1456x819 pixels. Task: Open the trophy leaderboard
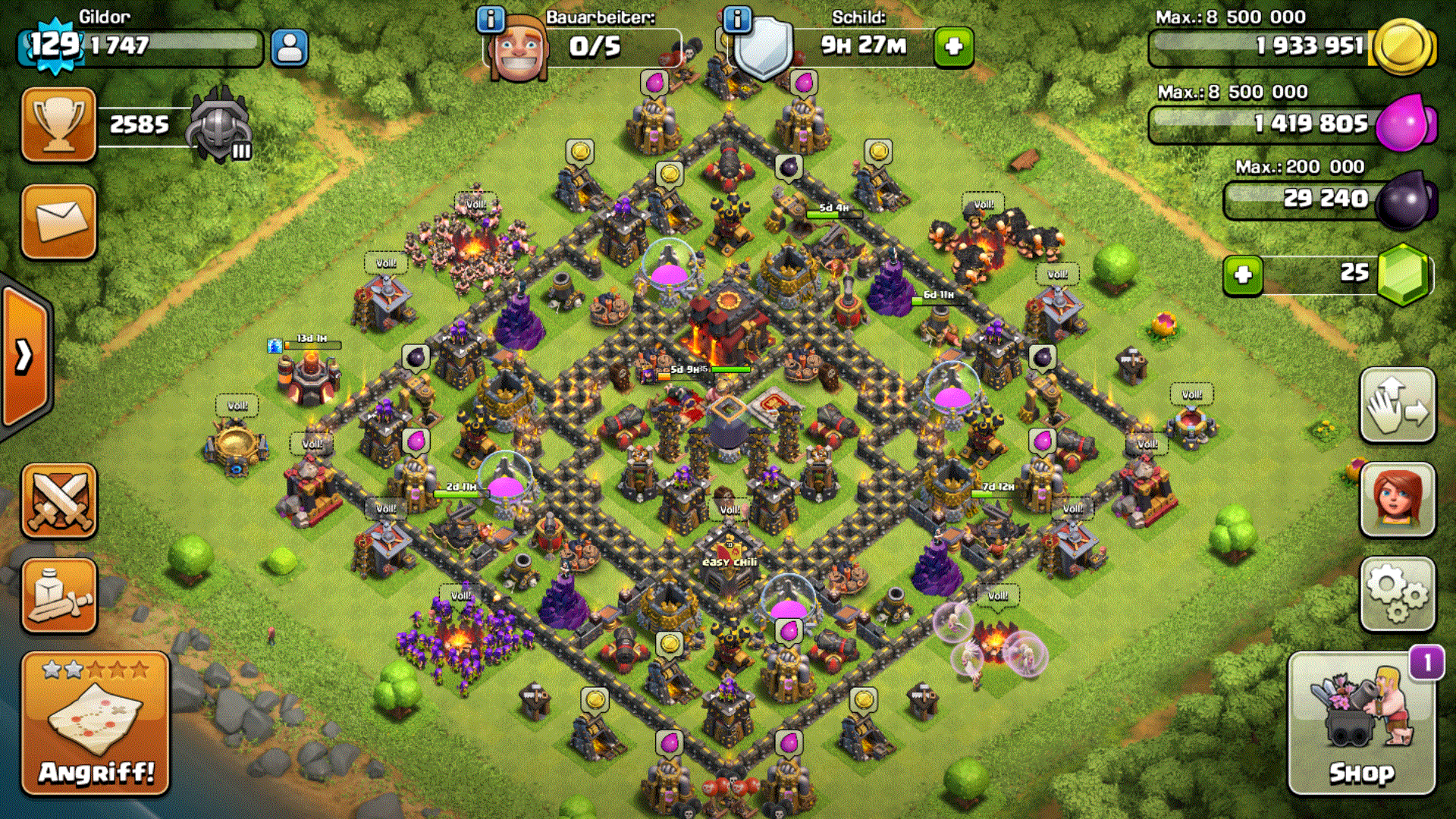[59, 124]
